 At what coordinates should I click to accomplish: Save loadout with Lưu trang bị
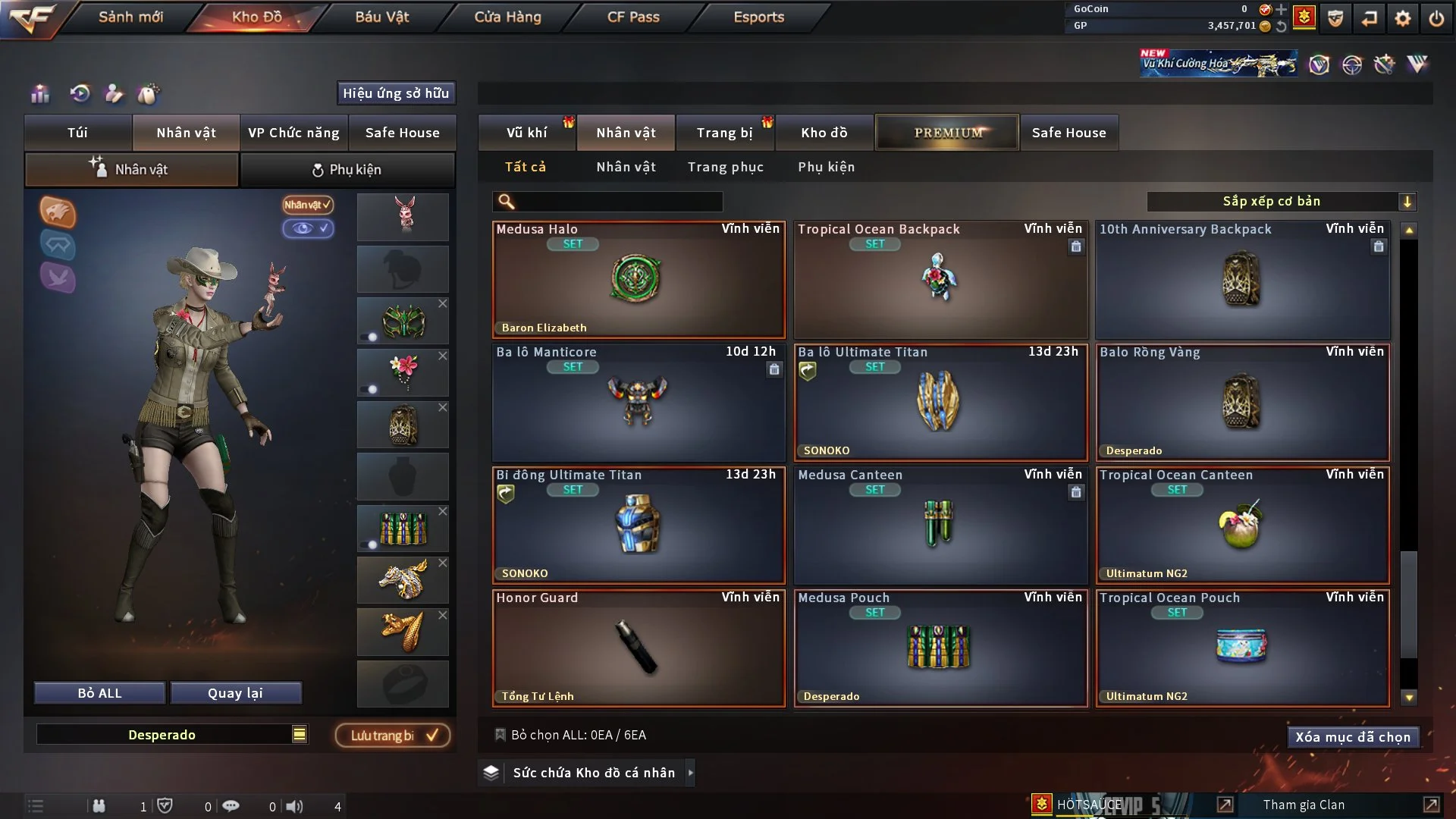pos(393,736)
